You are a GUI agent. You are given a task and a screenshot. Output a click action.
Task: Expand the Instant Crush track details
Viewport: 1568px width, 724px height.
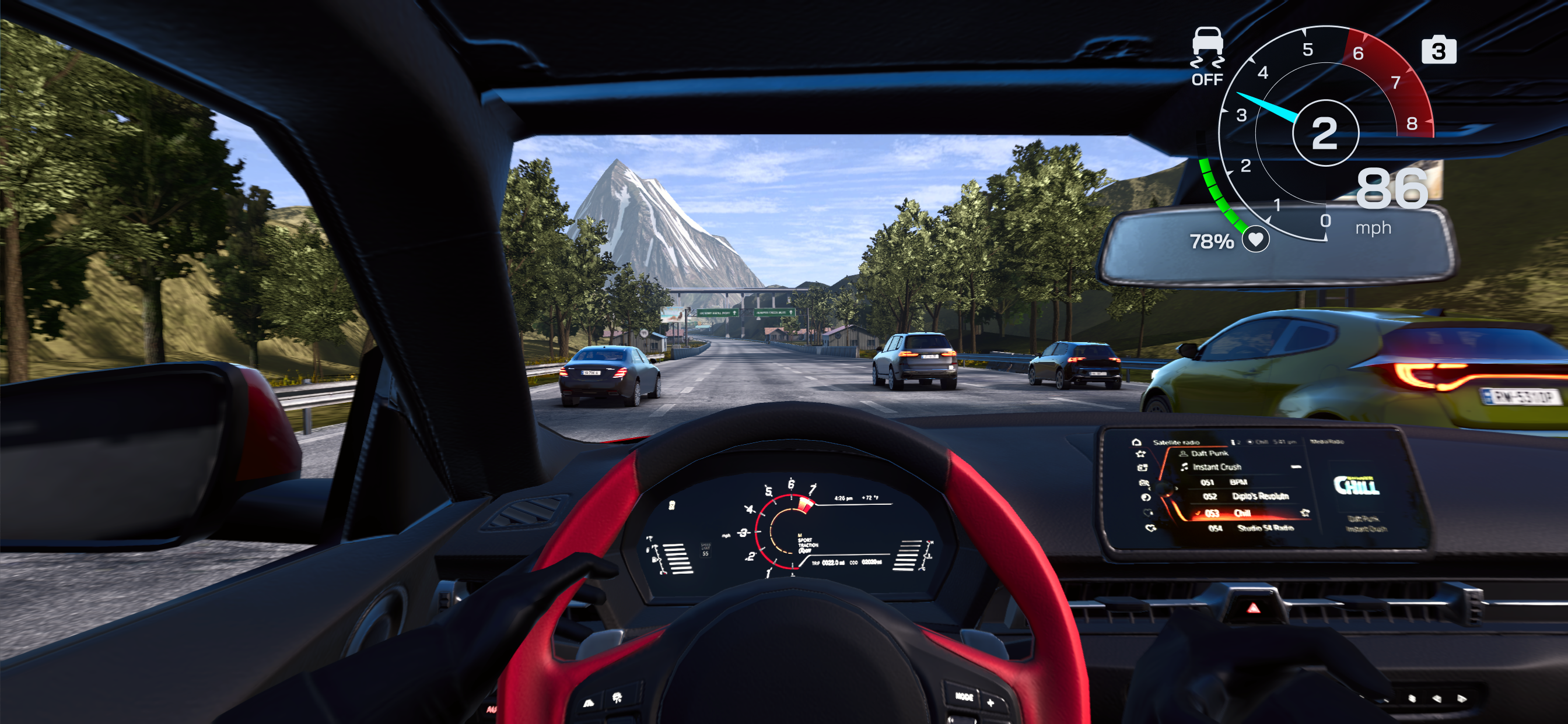click(1217, 468)
